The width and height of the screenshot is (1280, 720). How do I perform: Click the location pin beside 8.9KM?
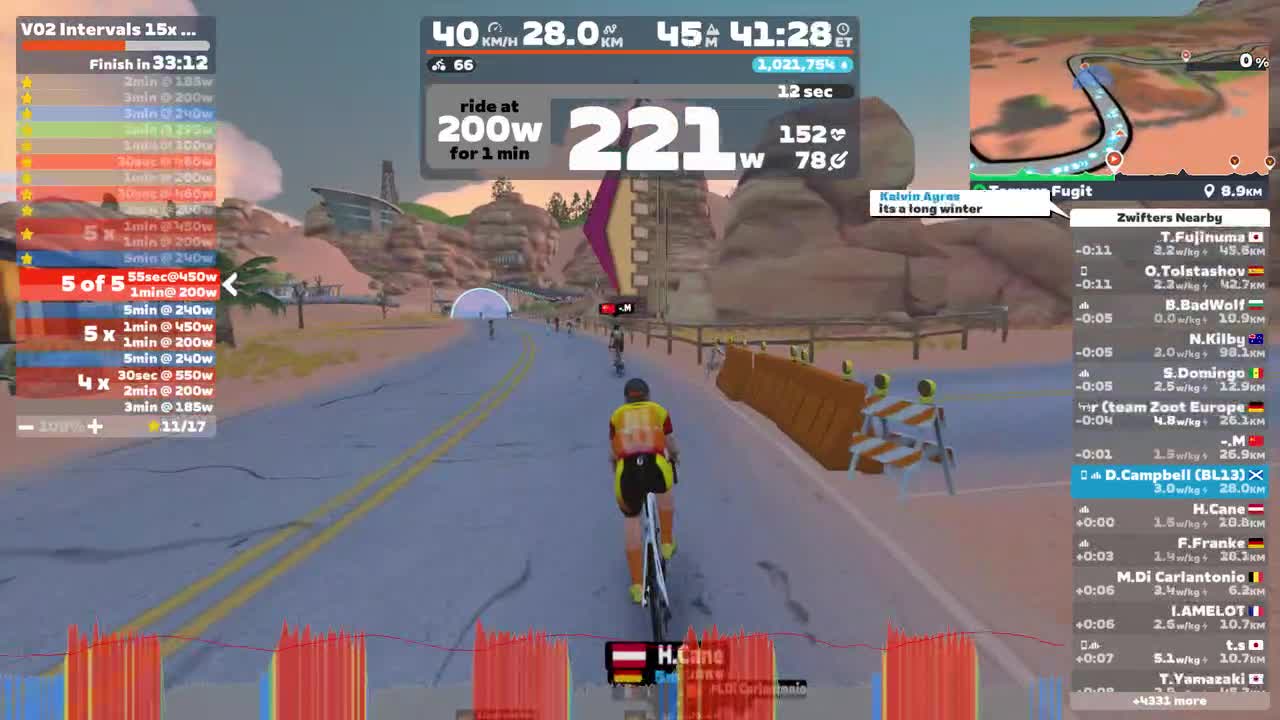(1212, 191)
